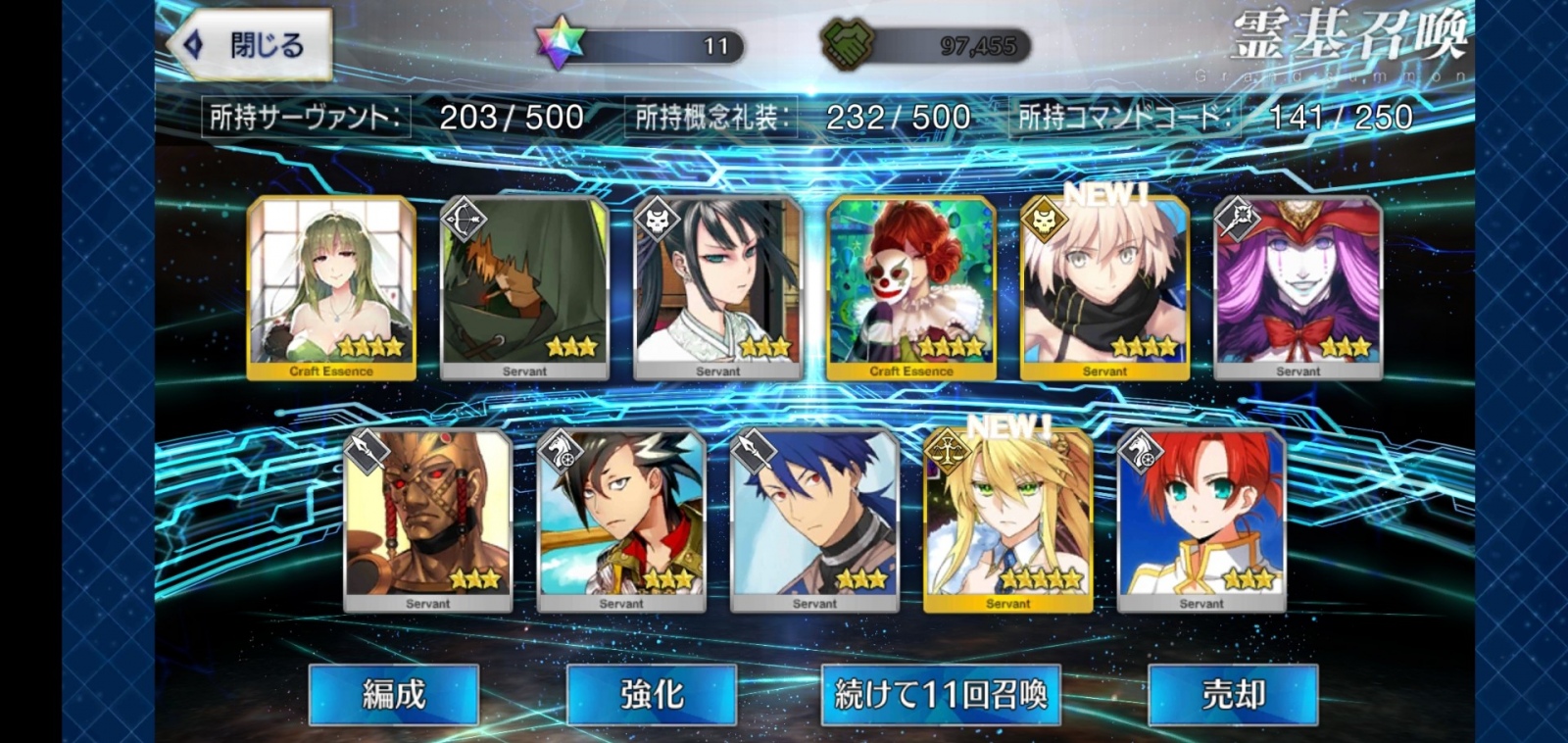Image resolution: width=1568 pixels, height=743 pixels.
Task: Select the clown mask Craft Essence card
Action: (911, 287)
